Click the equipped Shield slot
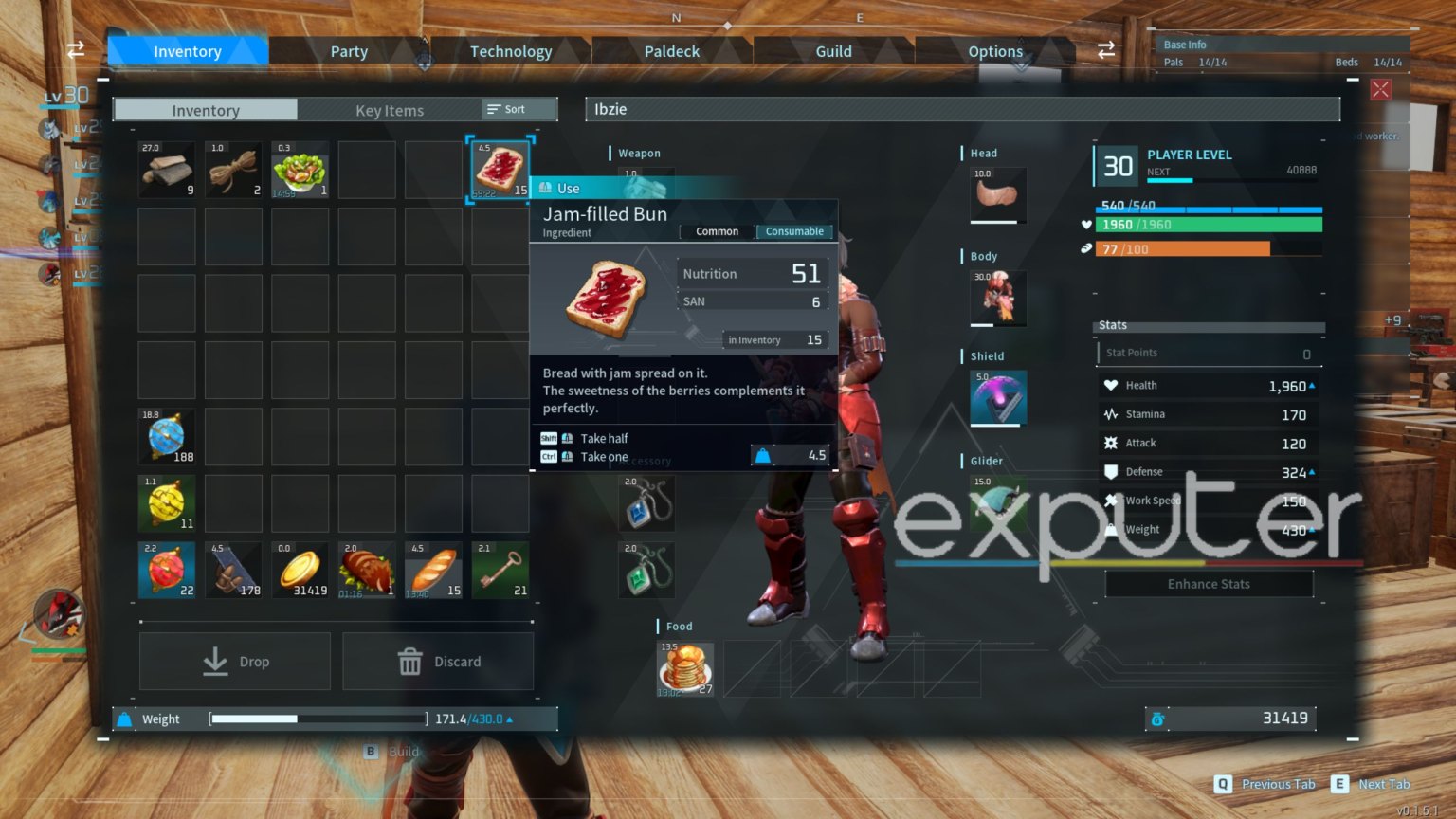This screenshot has width=1456, height=819. click(998, 397)
